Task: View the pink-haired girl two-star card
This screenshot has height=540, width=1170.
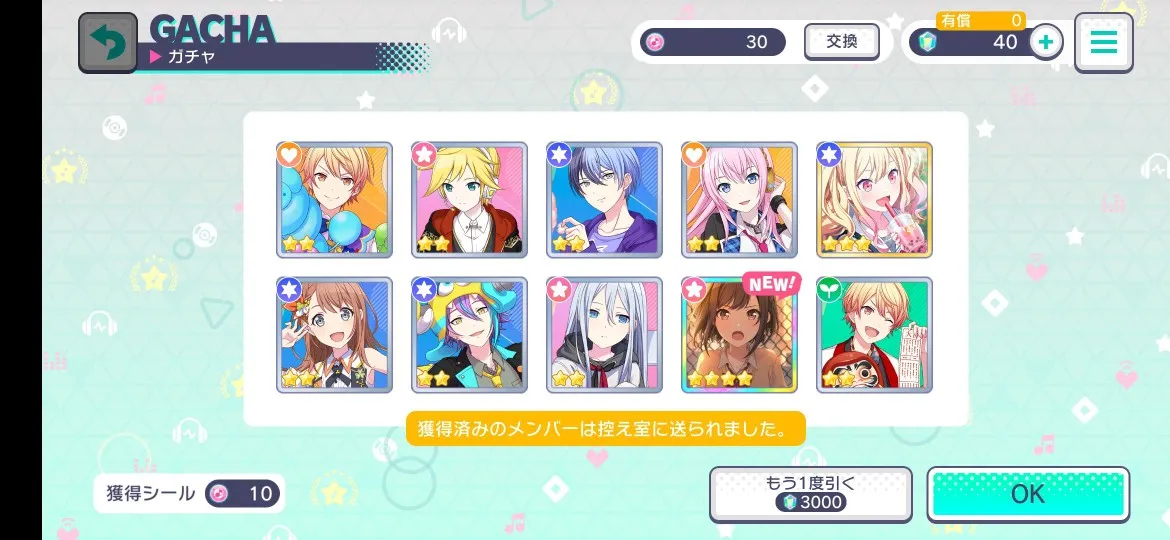Action: point(739,200)
